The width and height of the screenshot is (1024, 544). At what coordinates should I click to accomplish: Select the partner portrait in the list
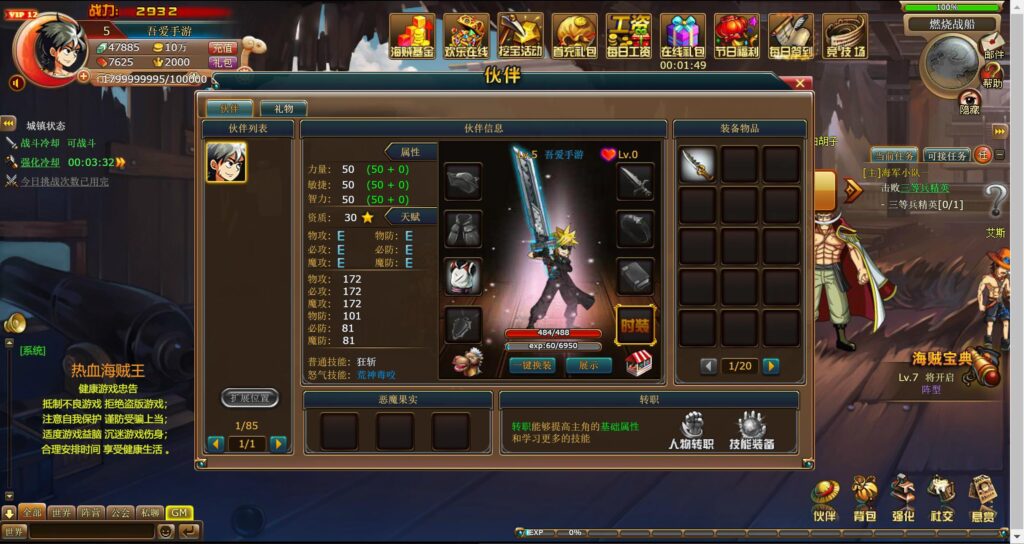[226, 162]
